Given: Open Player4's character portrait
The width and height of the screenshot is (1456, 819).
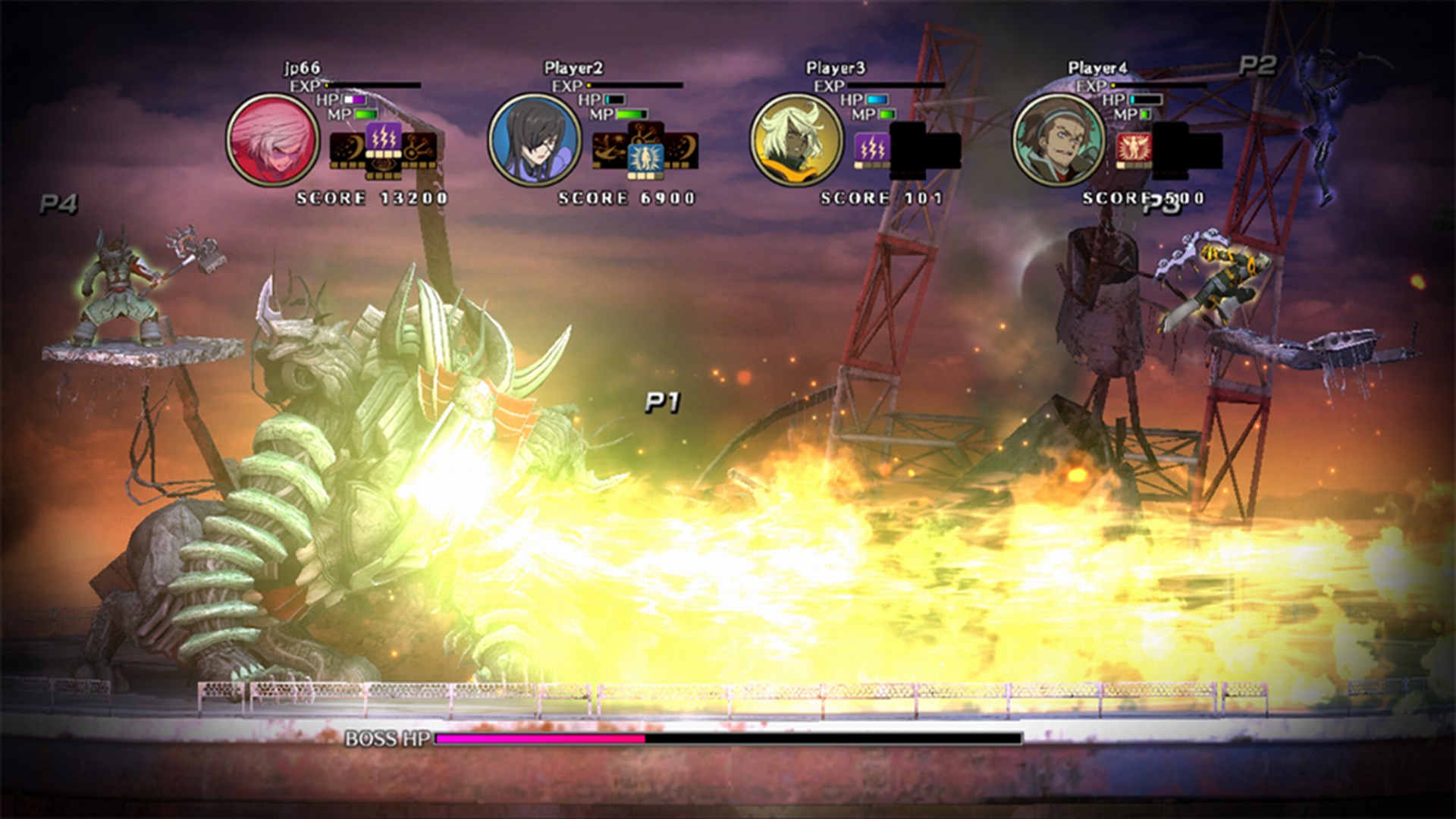Looking at the screenshot, I should tap(1059, 140).
